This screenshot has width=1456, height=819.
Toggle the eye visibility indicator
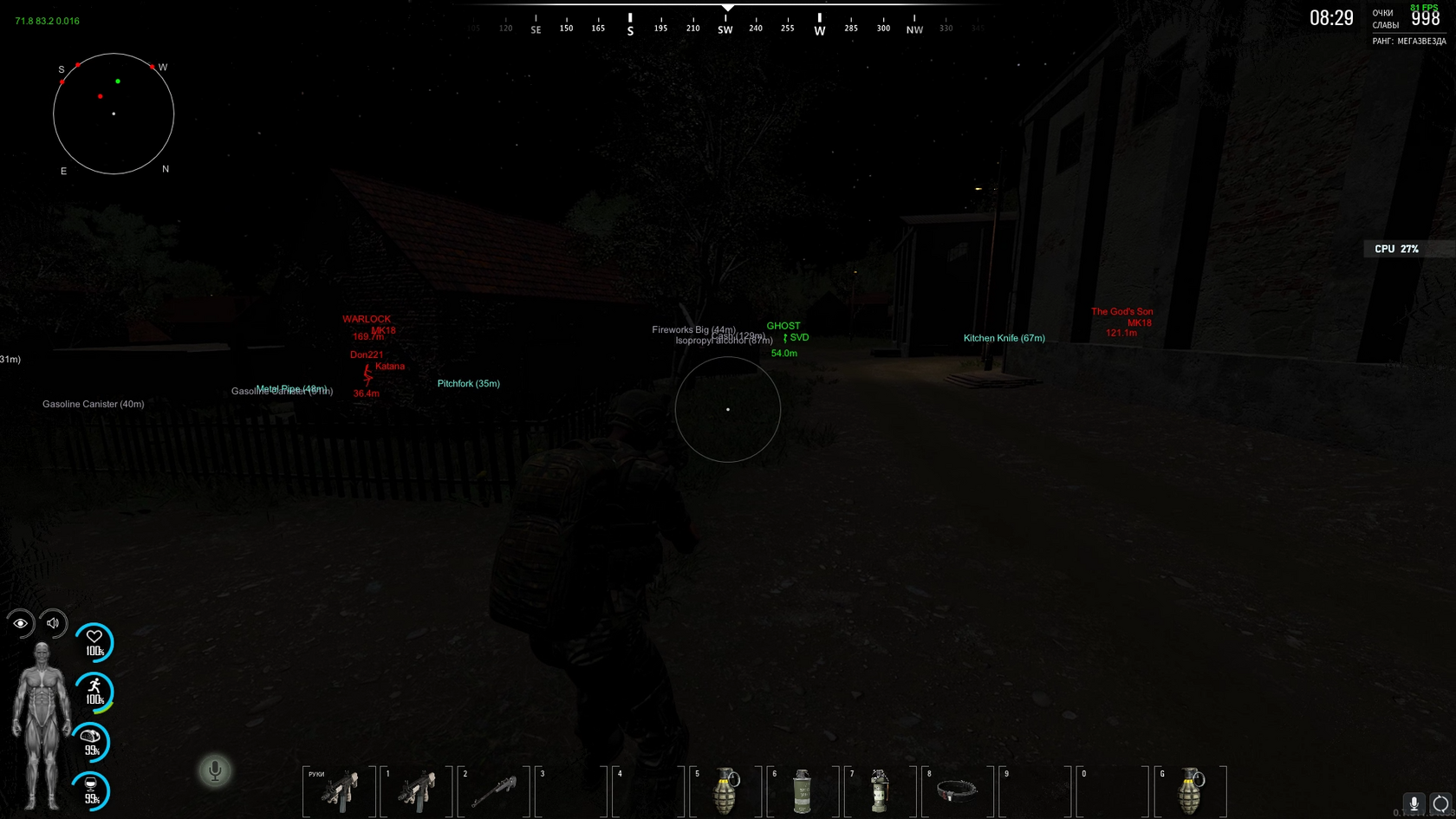[x=21, y=623]
